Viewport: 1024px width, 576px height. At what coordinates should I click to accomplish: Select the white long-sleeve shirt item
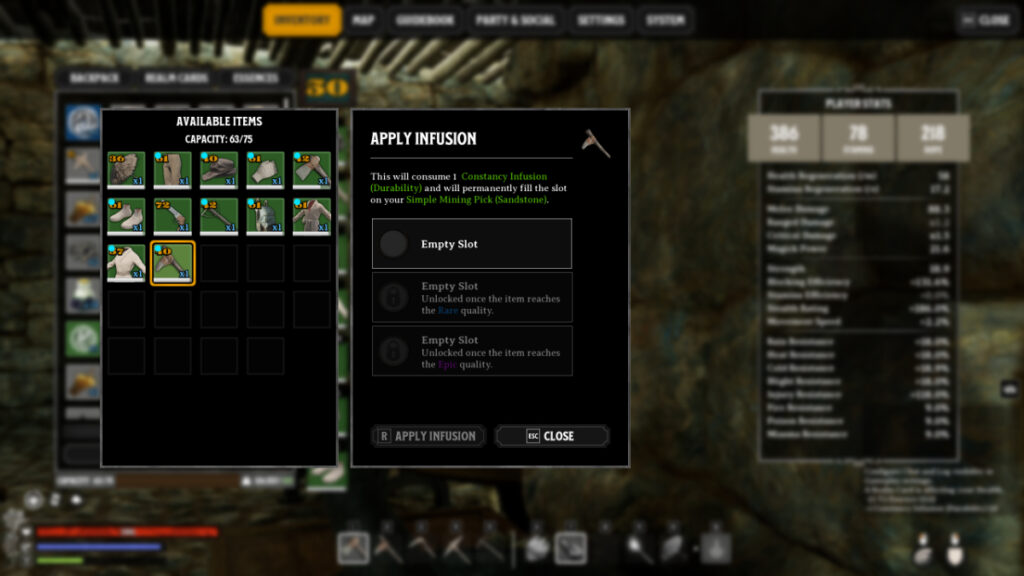click(x=126, y=263)
